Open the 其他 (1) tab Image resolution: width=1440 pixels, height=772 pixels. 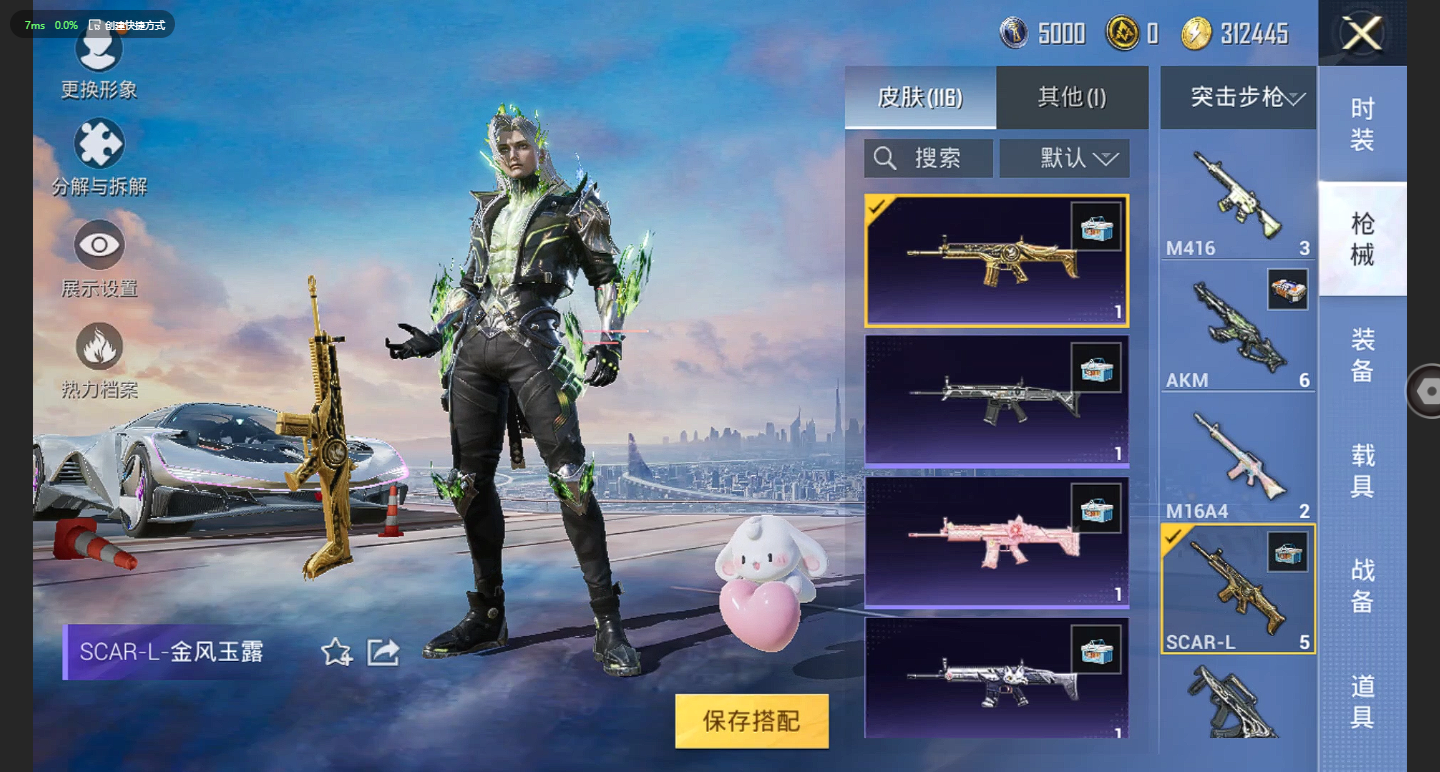pos(1072,97)
